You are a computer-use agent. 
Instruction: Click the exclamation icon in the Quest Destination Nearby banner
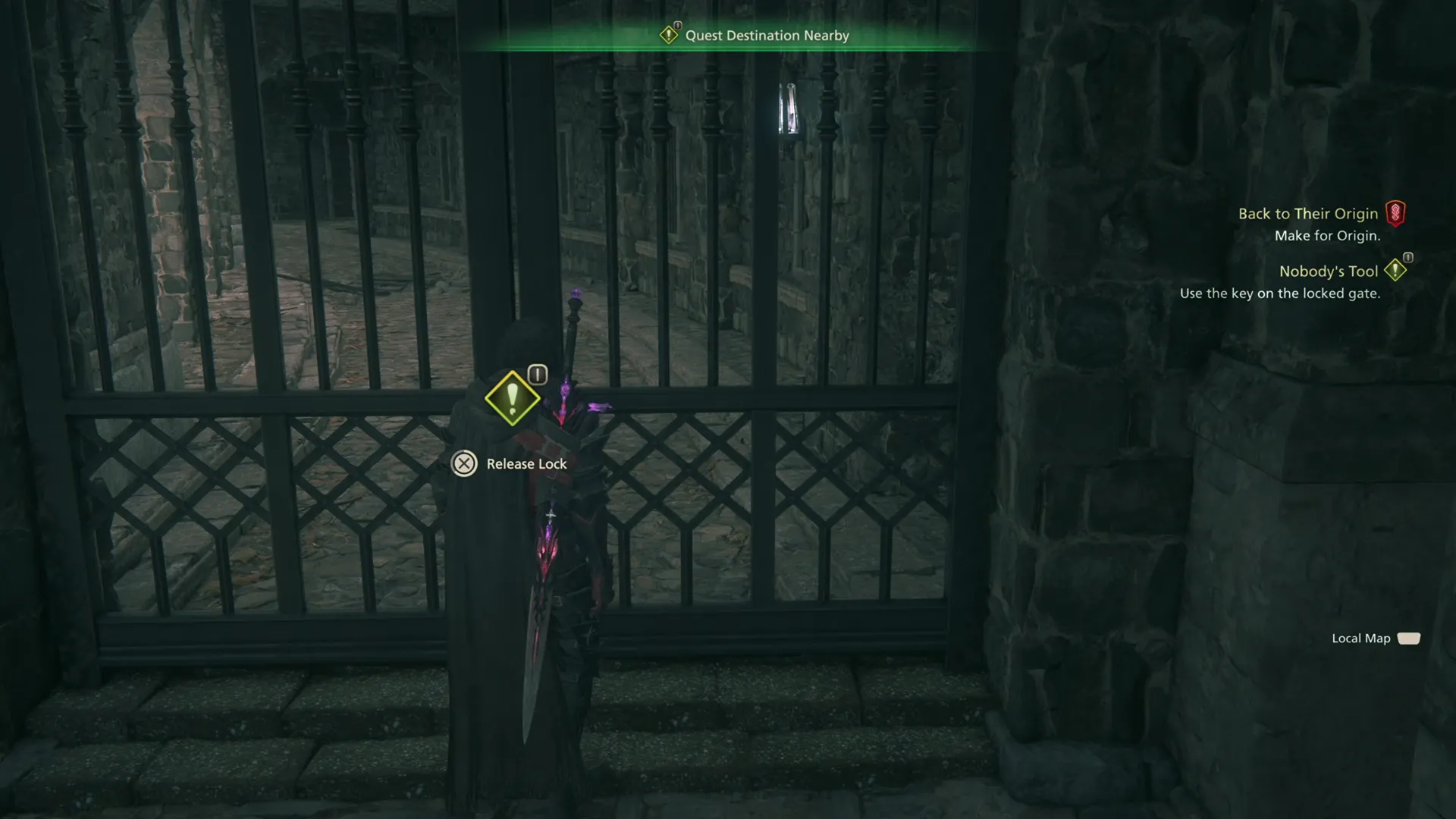point(670,34)
